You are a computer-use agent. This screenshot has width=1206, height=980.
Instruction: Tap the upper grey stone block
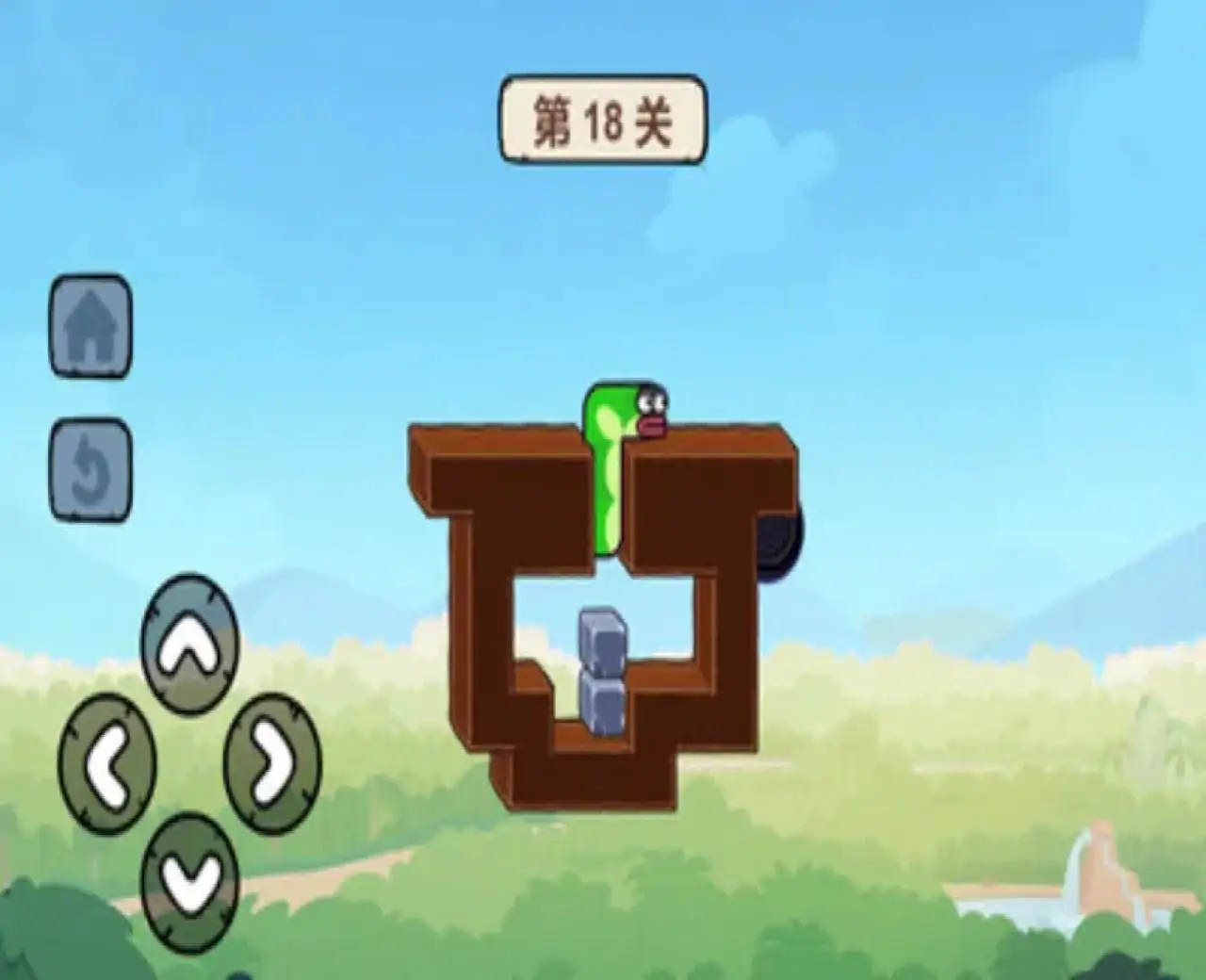pos(603,641)
